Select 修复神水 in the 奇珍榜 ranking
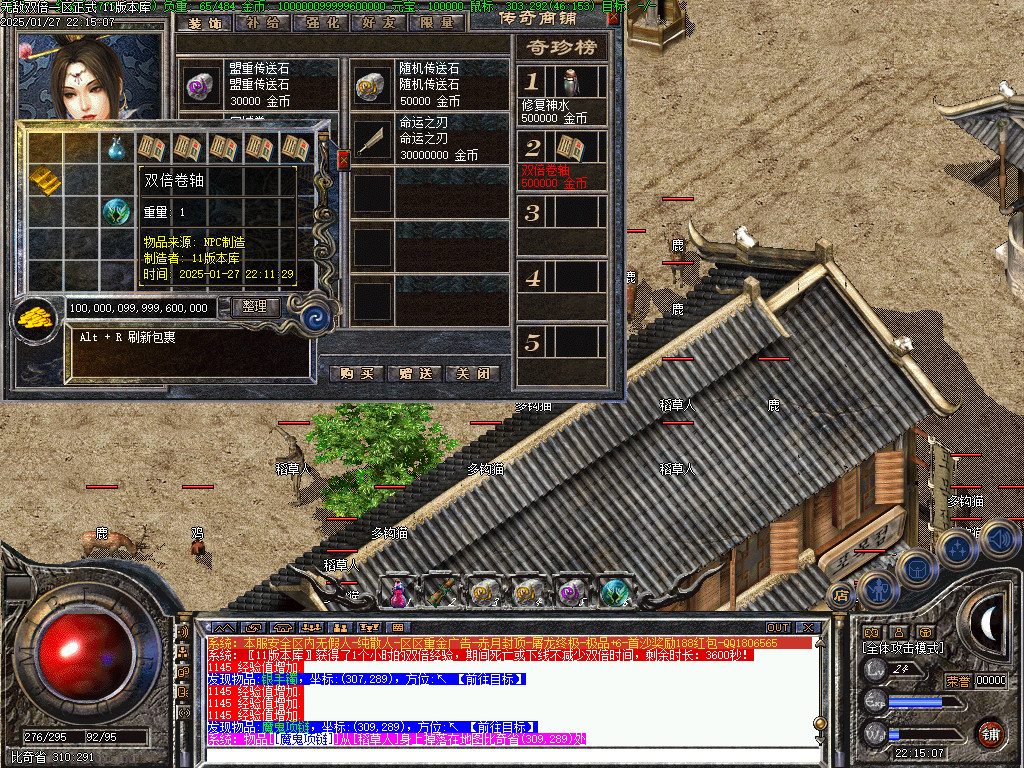The image size is (1024, 768). [x=563, y=94]
